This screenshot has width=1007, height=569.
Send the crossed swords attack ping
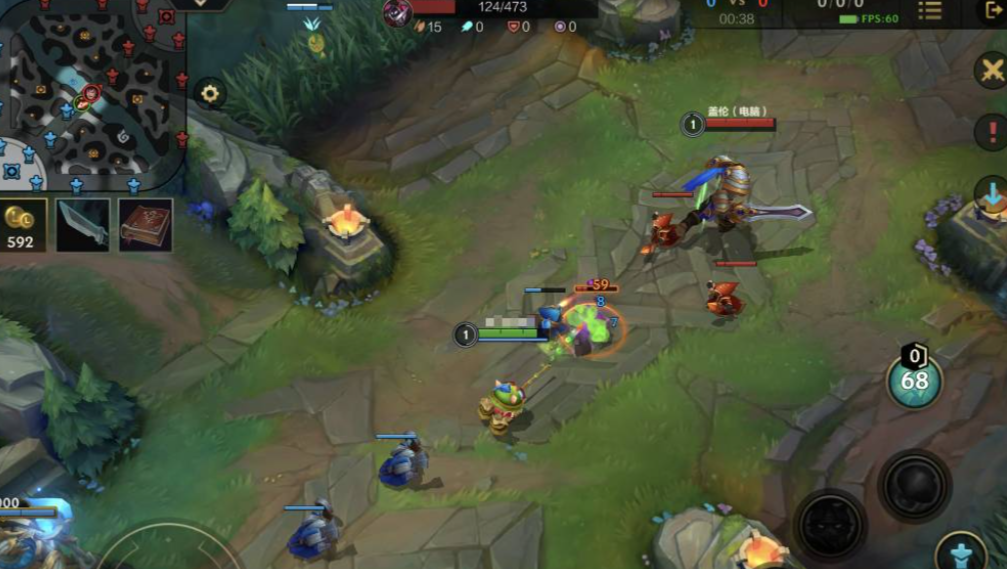990,71
